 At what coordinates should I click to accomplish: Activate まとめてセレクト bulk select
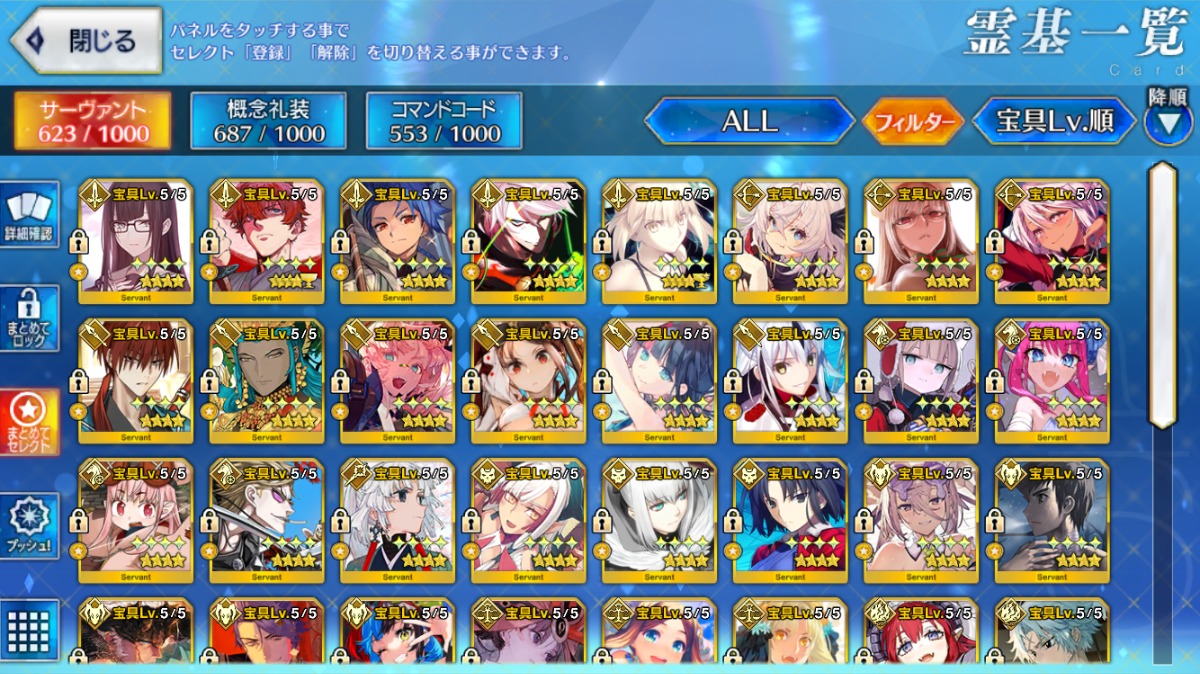30,422
